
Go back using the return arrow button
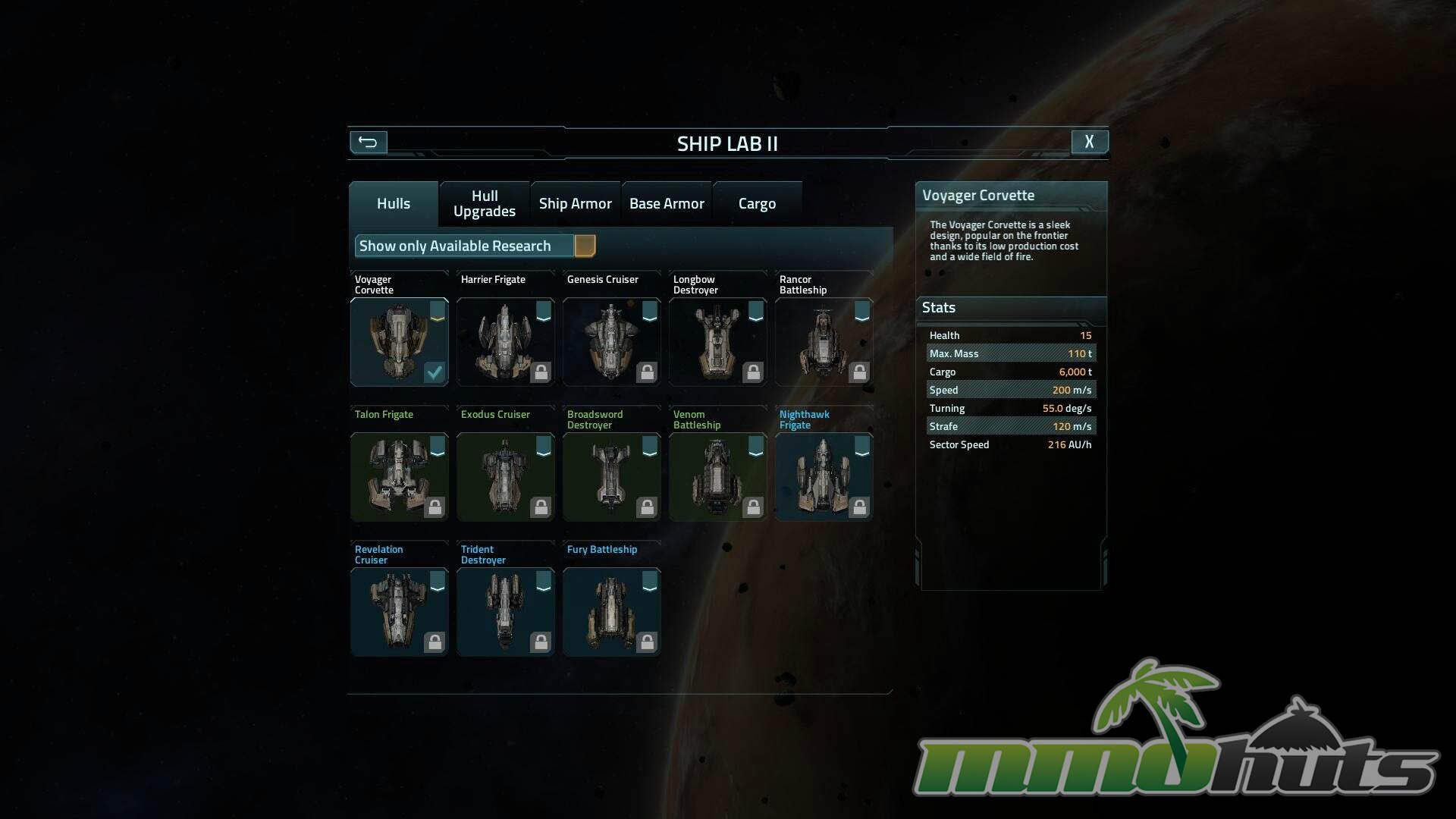tap(368, 142)
